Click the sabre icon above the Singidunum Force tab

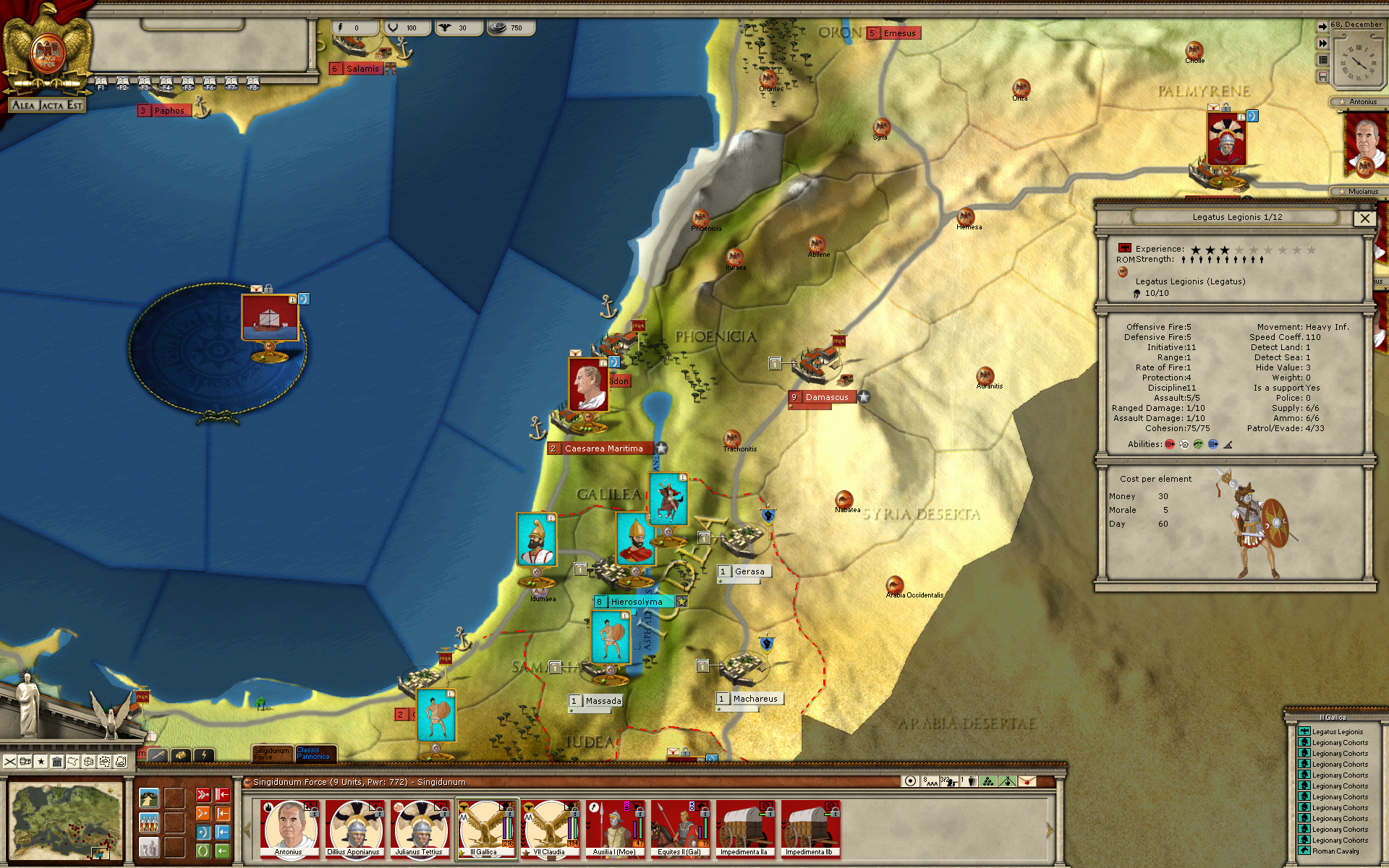tap(158, 754)
